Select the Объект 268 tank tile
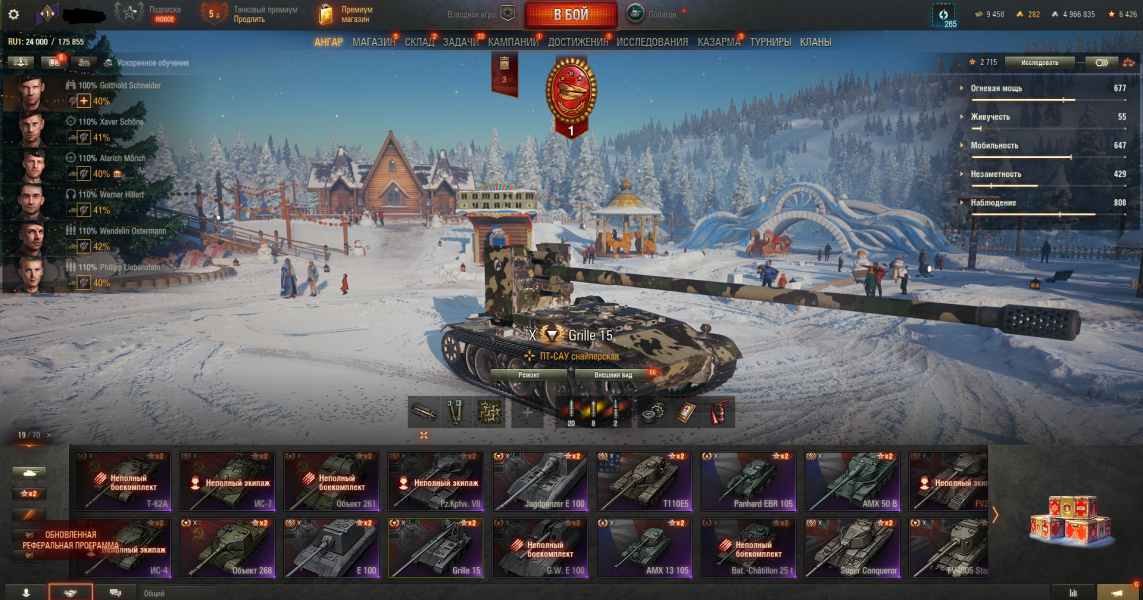 pos(228,547)
